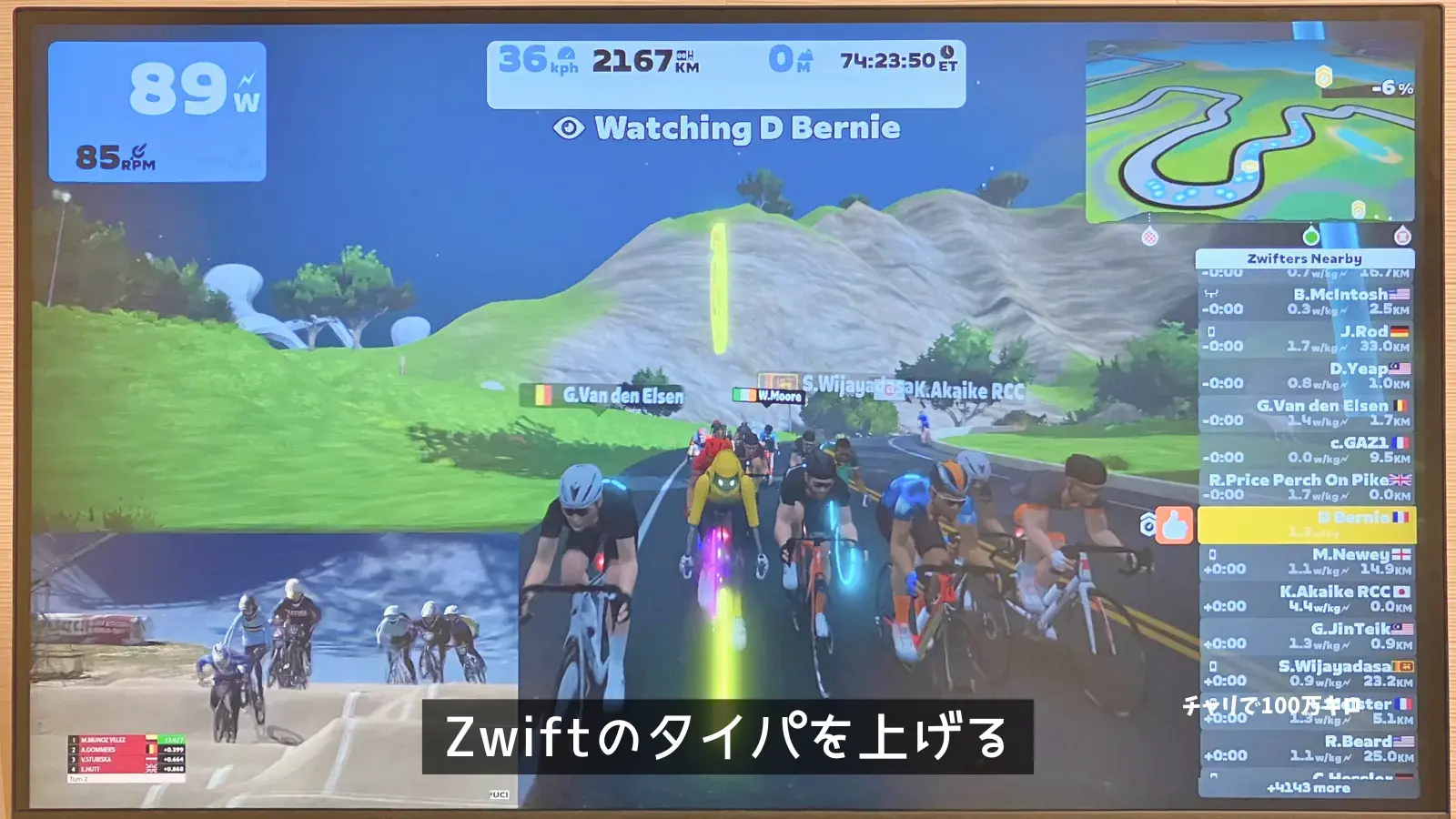Image resolution: width=1456 pixels, height=819 pixels.
Task: Click the helmet badge icon left of the thumbs-up
Action: click(1148, 525)
